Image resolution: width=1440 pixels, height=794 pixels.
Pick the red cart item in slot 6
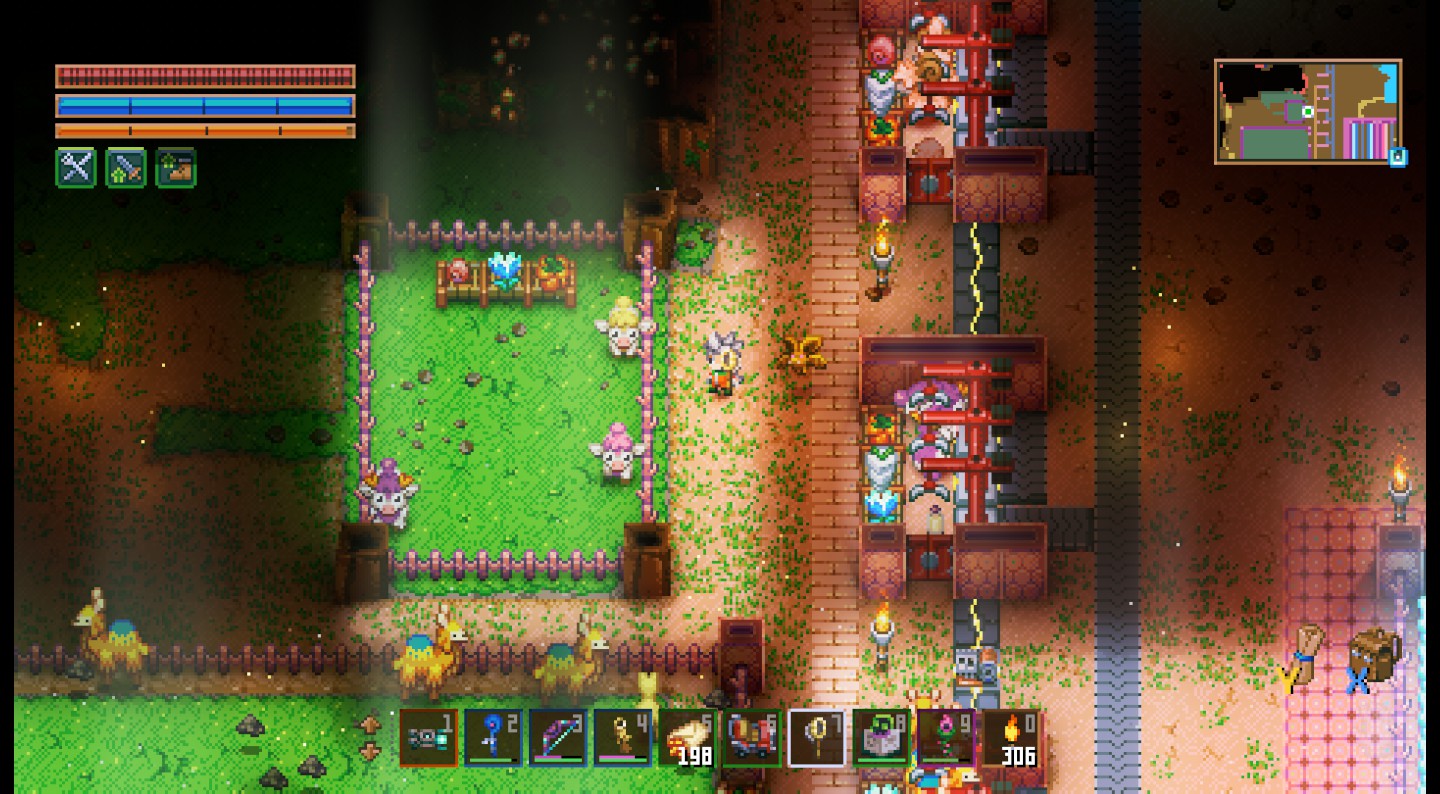[752, 738]
